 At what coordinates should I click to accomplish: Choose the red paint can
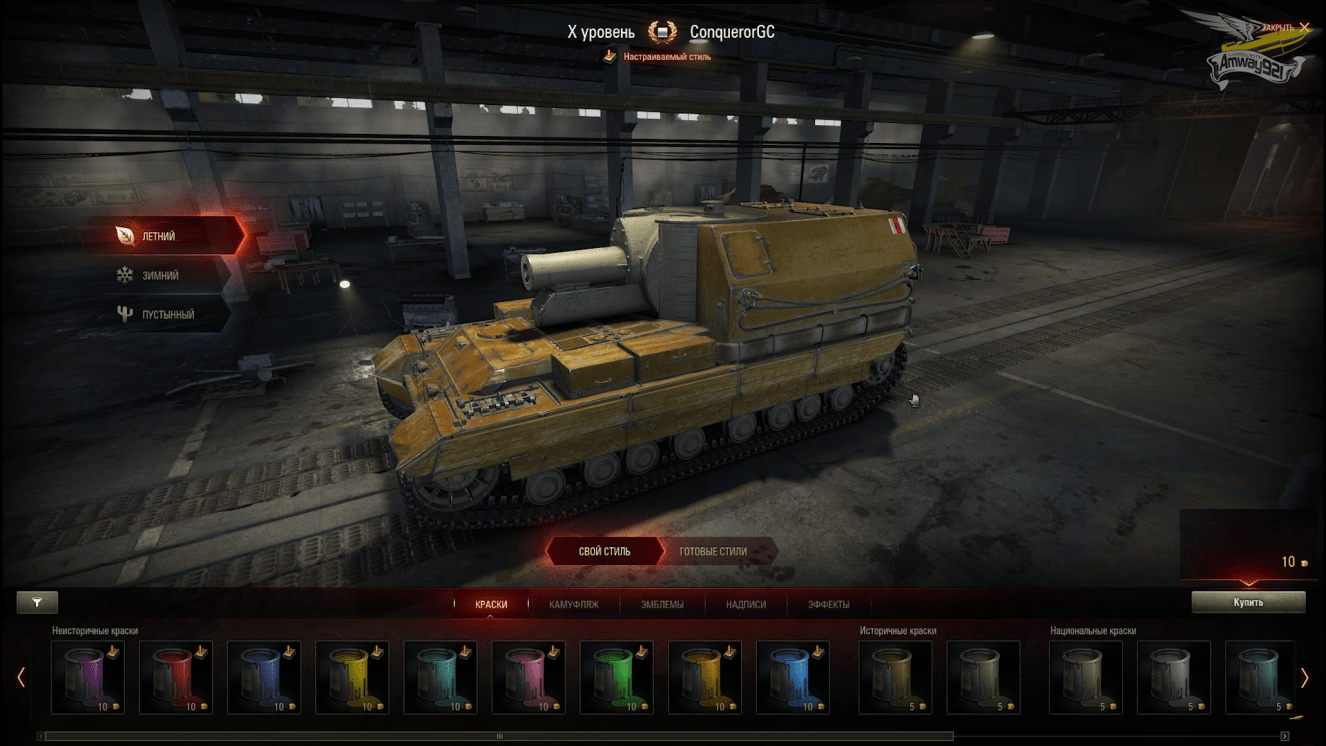(x=176, y=677)
